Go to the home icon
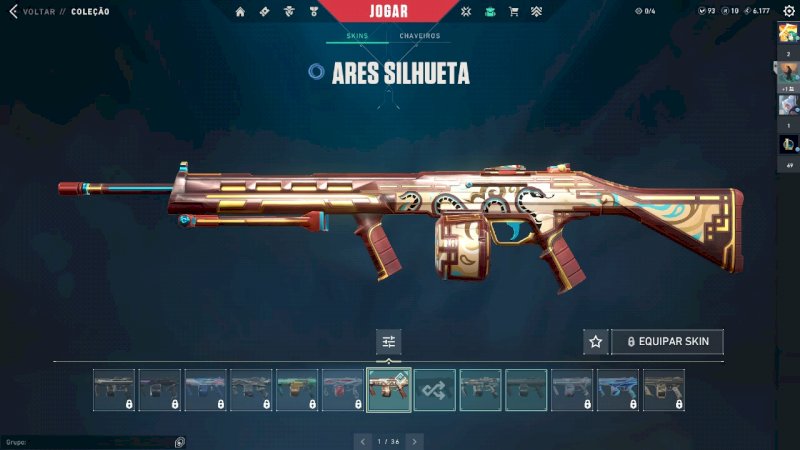 240,12
